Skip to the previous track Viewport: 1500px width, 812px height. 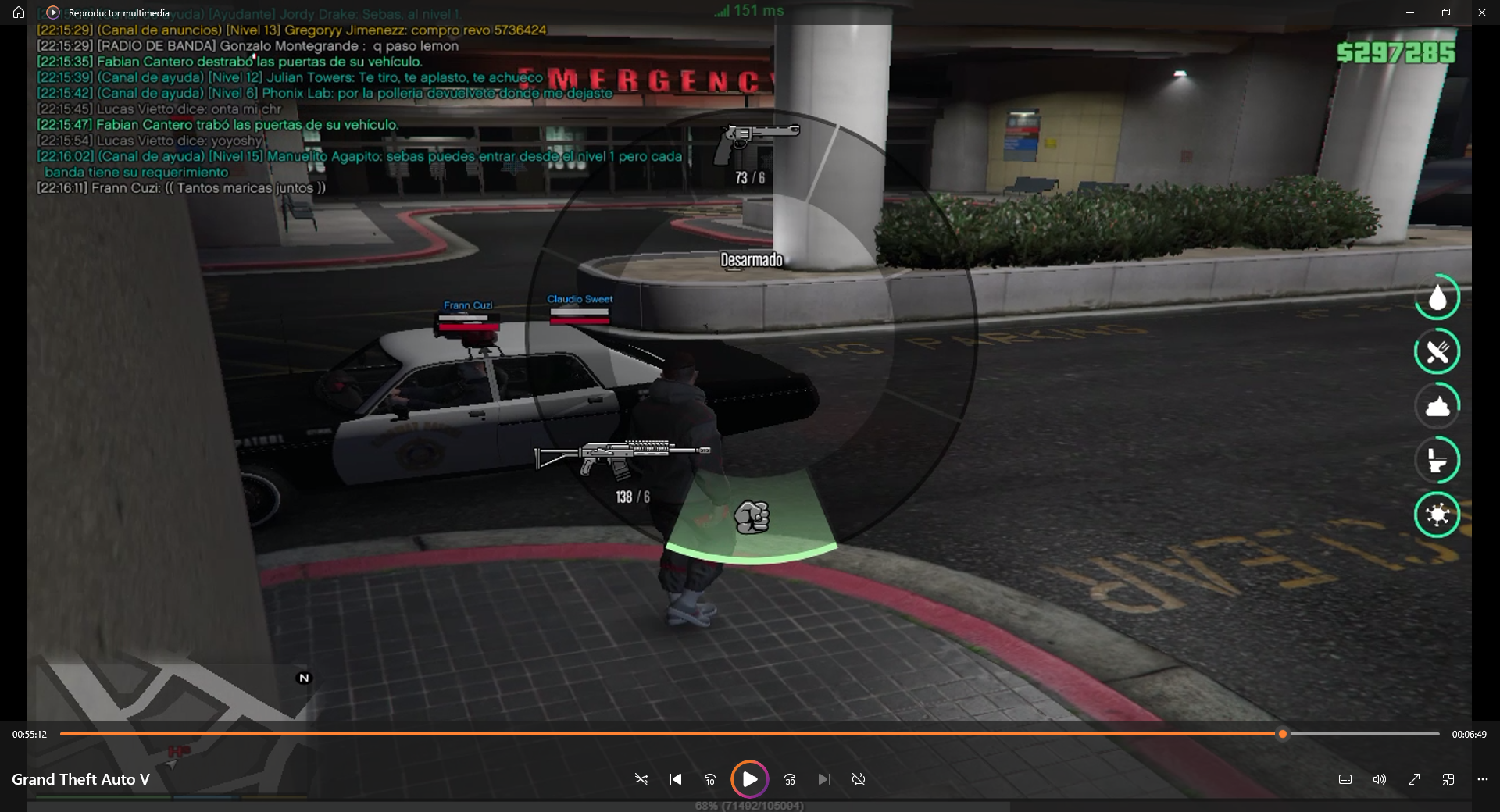coord(676,779)
